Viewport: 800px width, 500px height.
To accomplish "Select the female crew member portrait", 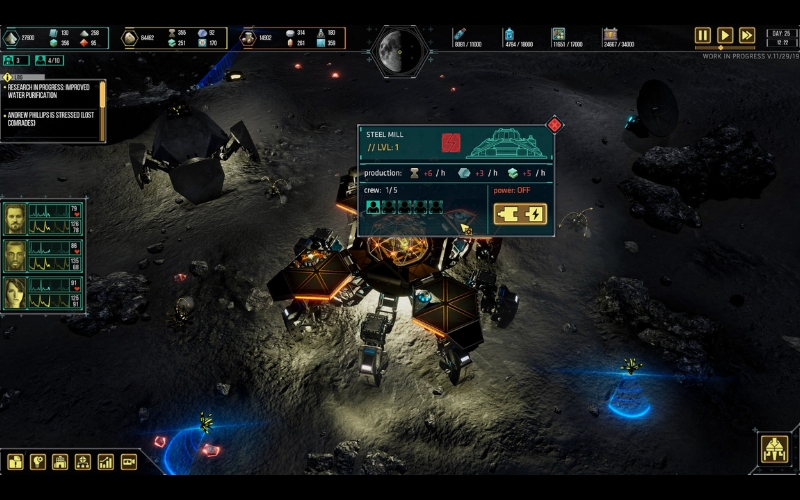I will point(15,292).
